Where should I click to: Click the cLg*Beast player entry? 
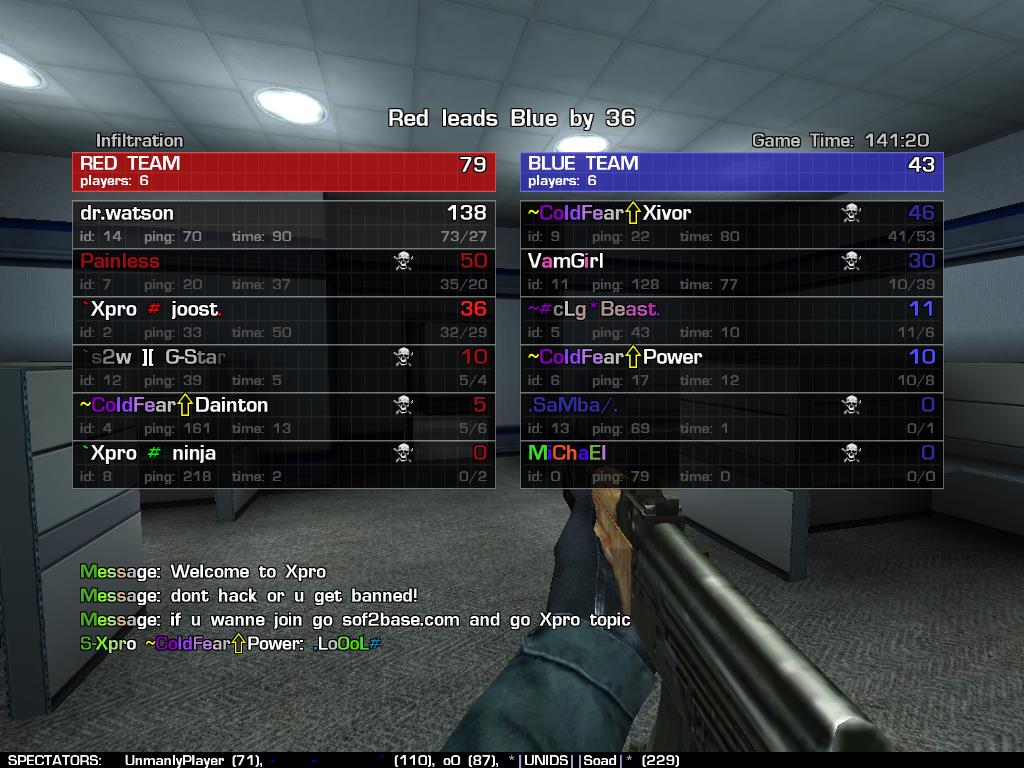(731, 320)
